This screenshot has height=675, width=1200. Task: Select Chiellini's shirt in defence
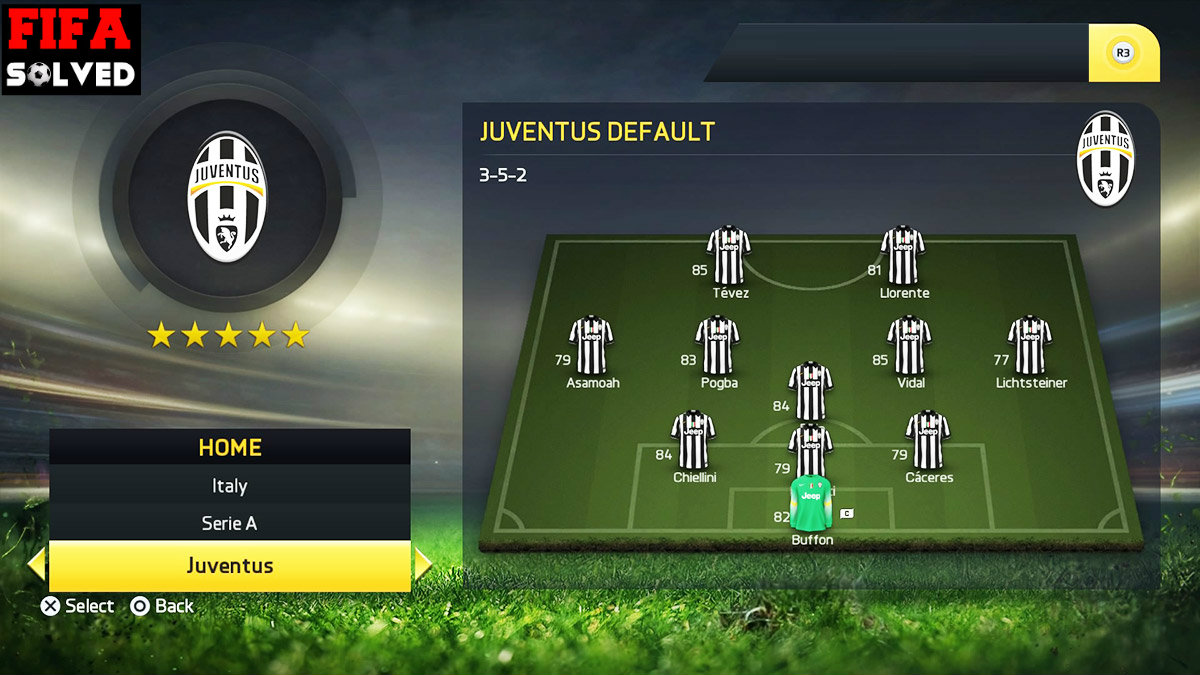[x=693, y=440]
